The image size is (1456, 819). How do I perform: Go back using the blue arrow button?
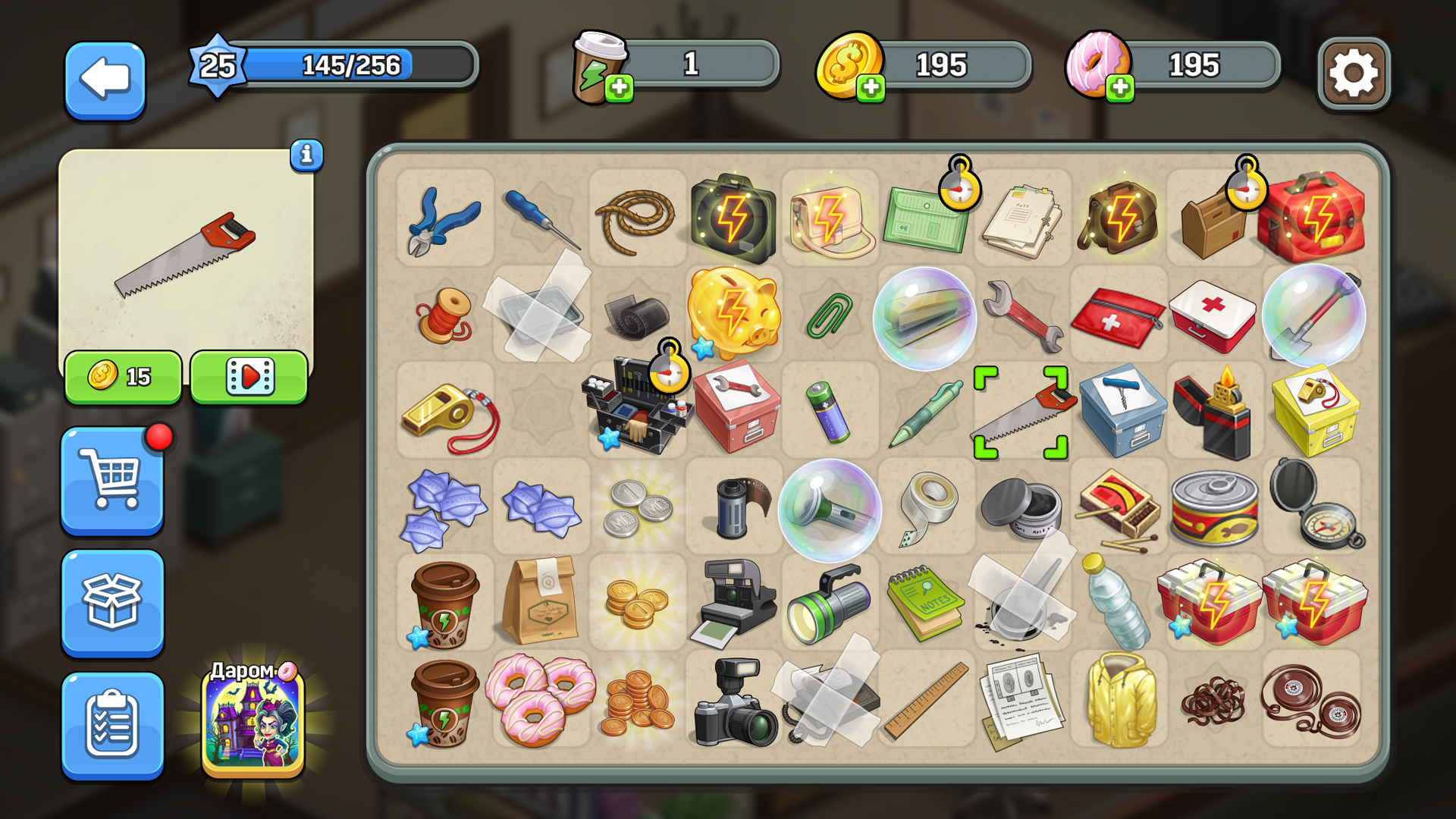tap(104, 81)
